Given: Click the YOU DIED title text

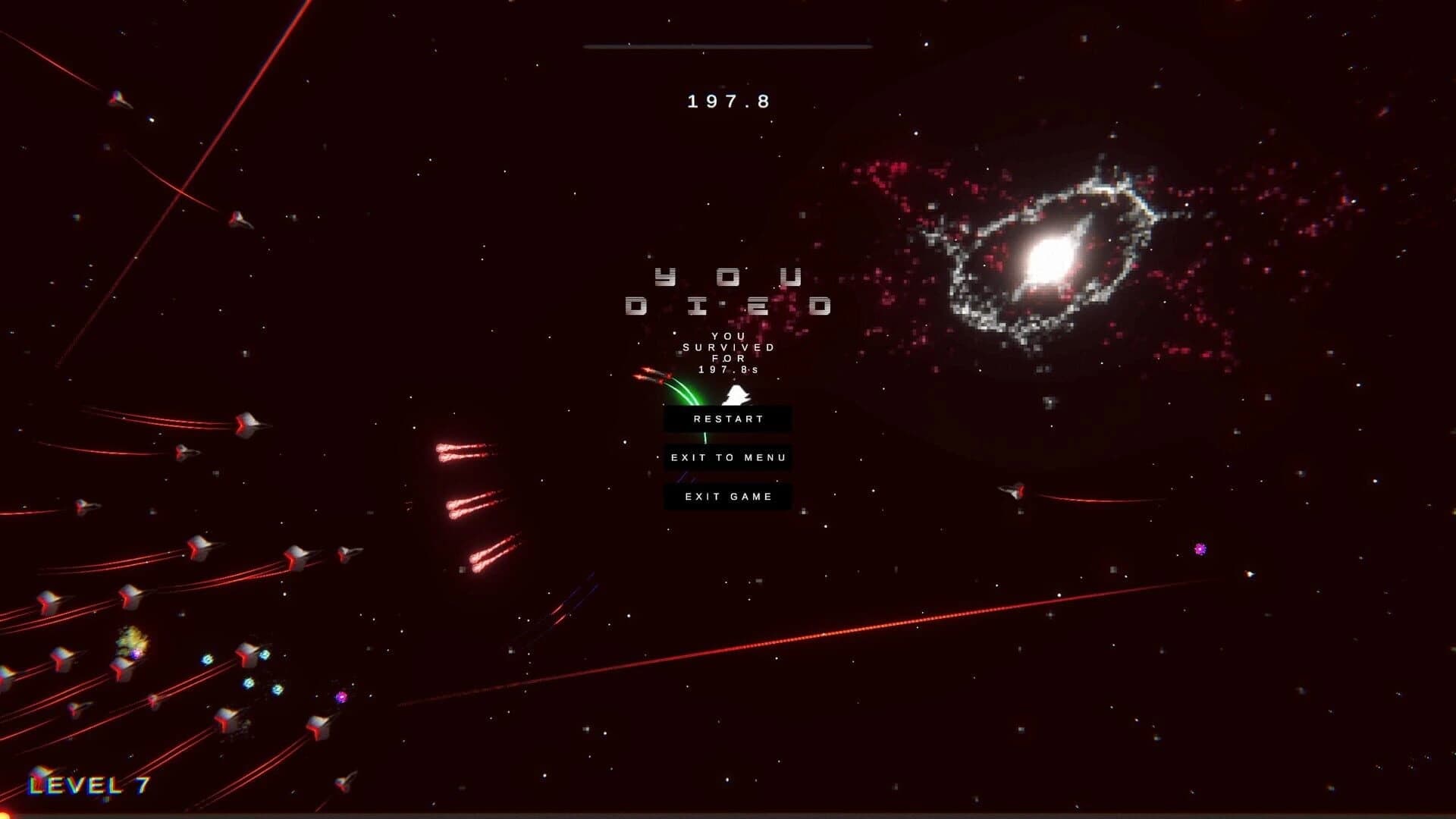Looking at the screenshot, I should point(728,292).
